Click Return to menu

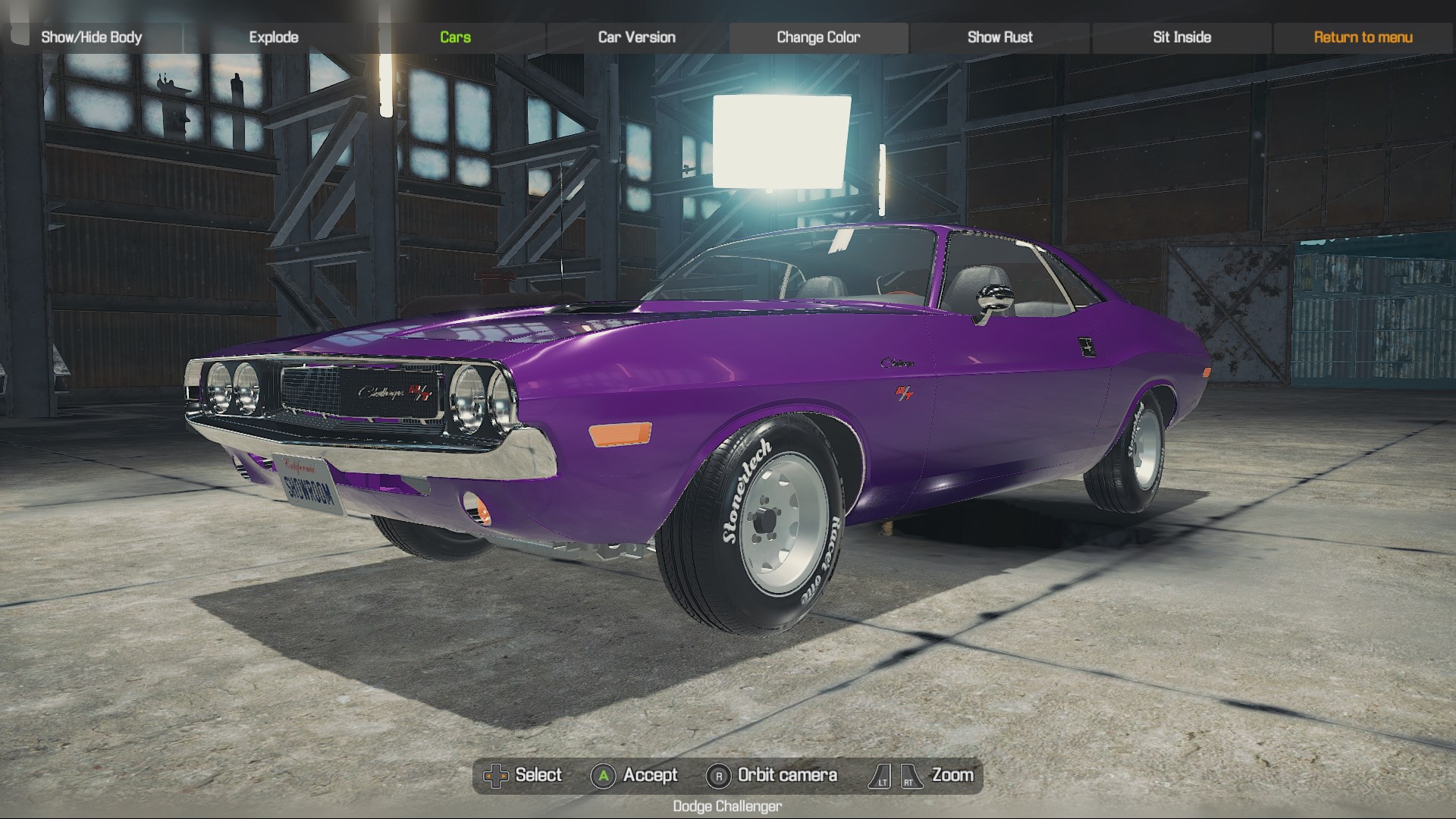tap(1363, 36)
